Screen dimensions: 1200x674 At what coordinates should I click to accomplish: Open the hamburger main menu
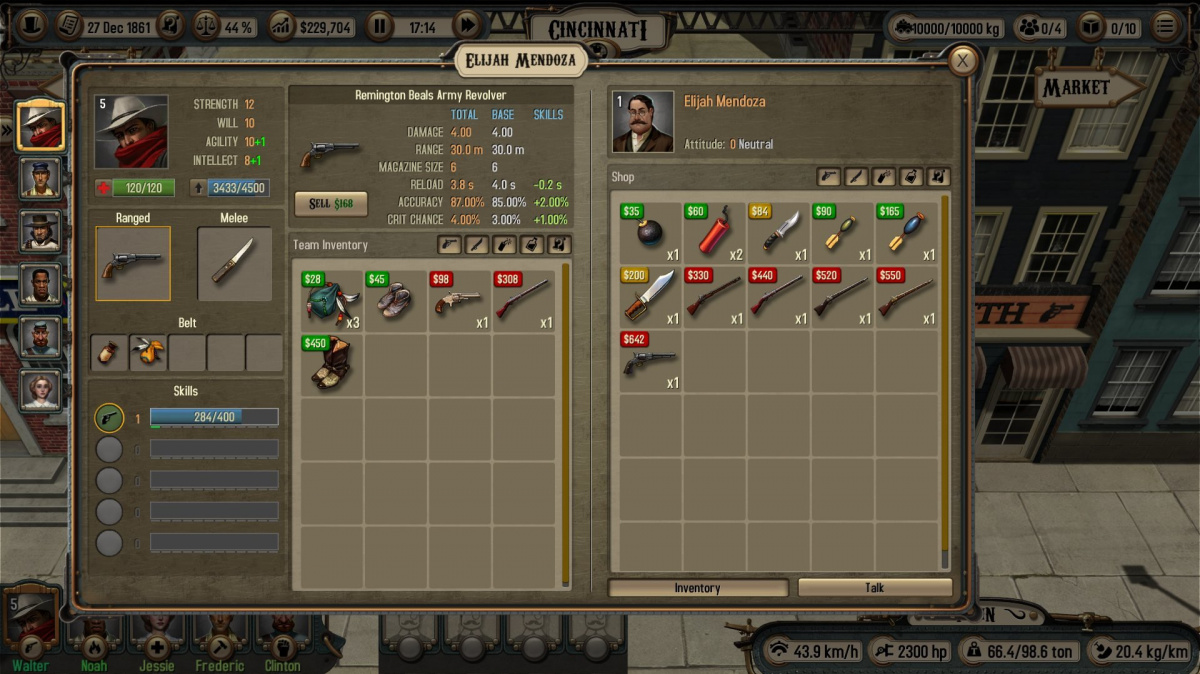pos(1164,27)
